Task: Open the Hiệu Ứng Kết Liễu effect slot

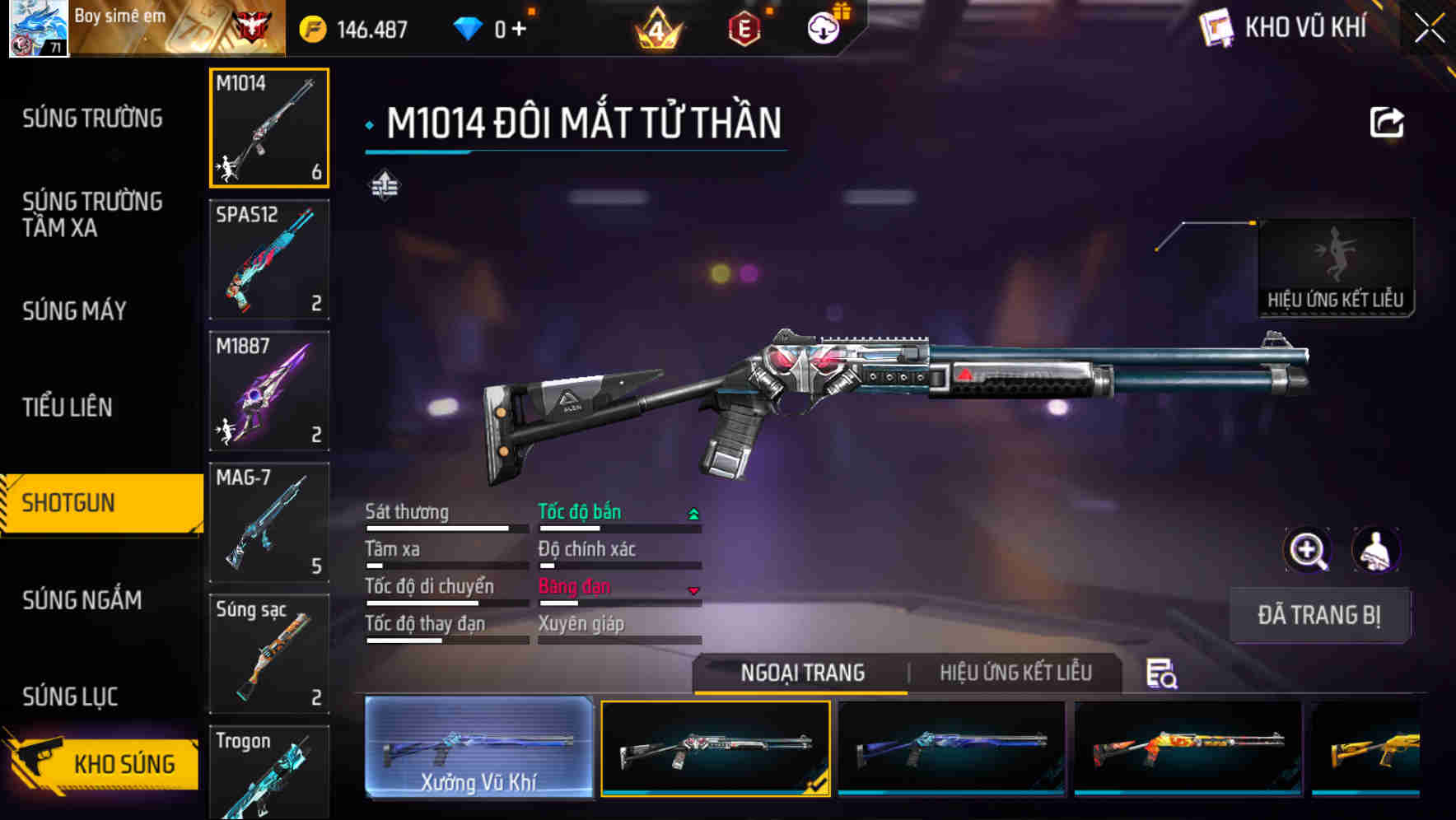Action: pos(1335,268)
